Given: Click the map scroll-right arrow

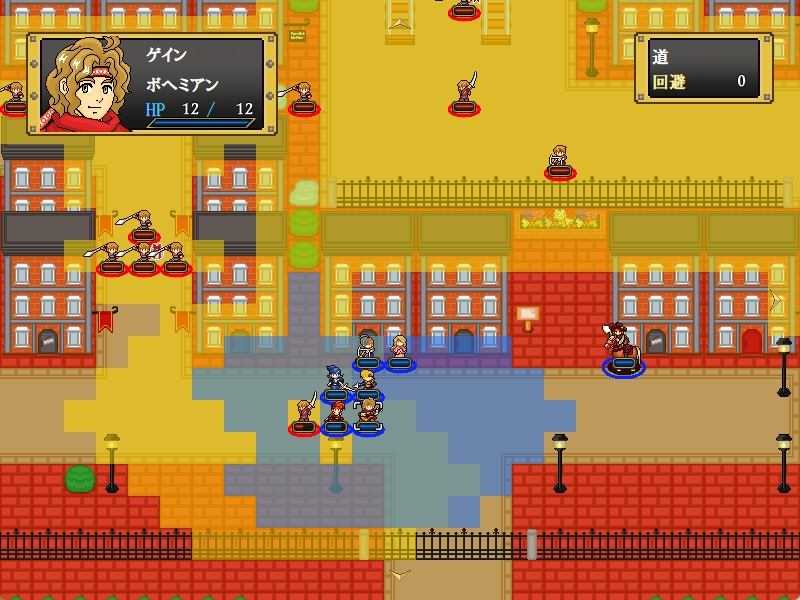Looking at the screenshot, I should pyautogui.click(x=773, y=298).
